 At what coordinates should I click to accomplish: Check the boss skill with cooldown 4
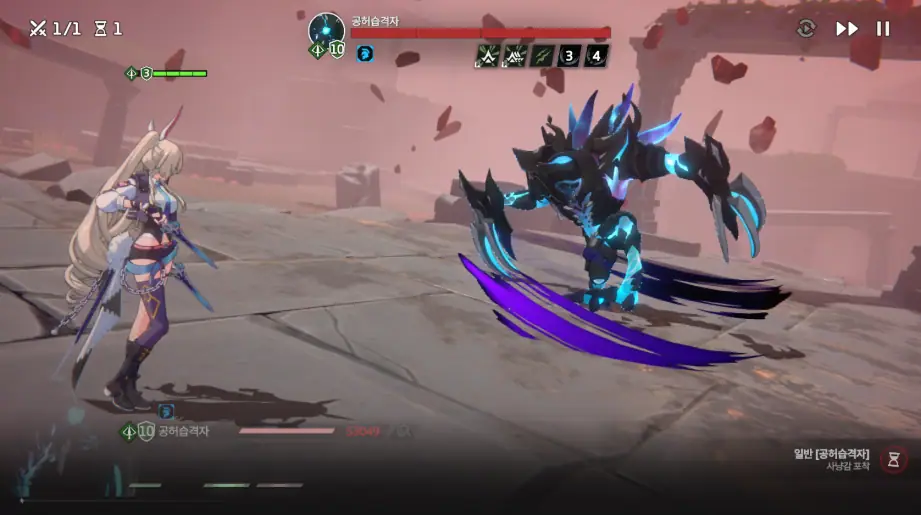pyautogui.click(x=596, y=55)
